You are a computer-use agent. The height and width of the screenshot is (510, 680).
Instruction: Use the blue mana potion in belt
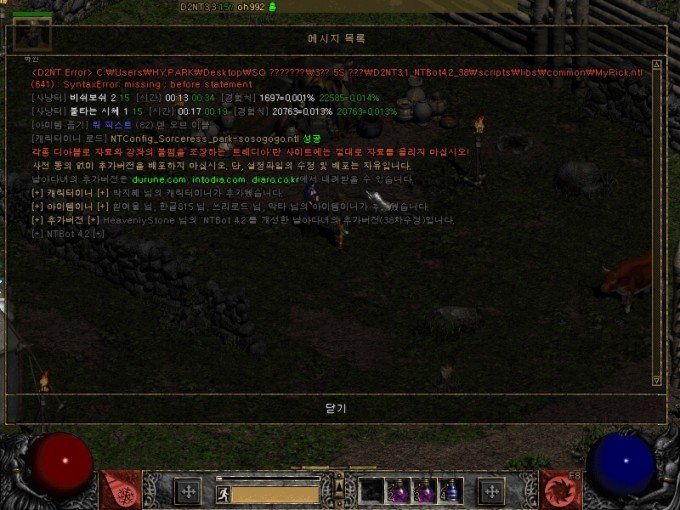451,490
